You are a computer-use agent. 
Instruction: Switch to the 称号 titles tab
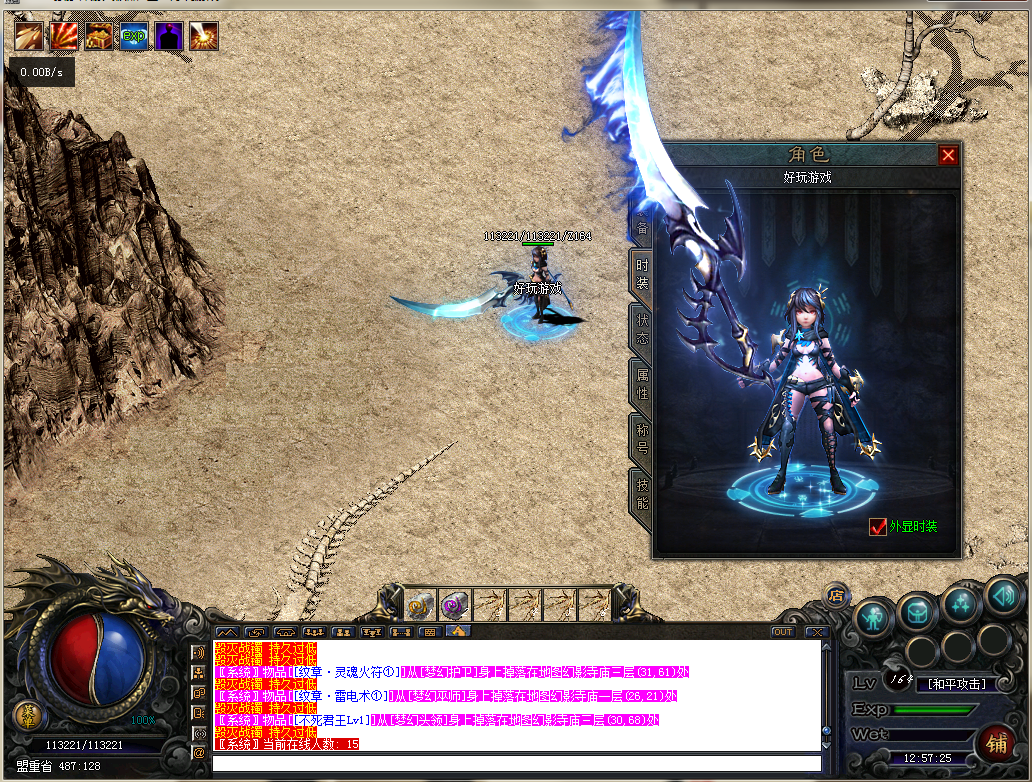[x=641, y=439]
